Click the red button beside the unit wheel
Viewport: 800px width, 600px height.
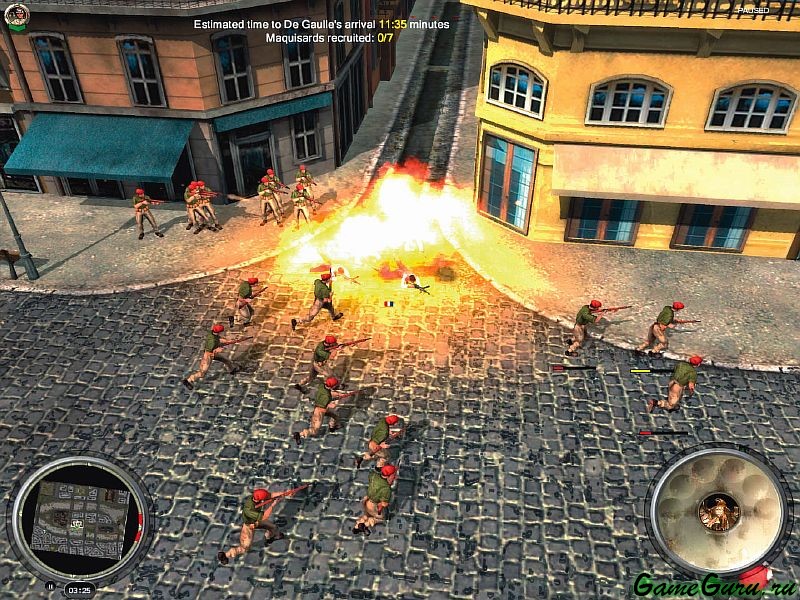pyautogui.click(x=756, y=577)
